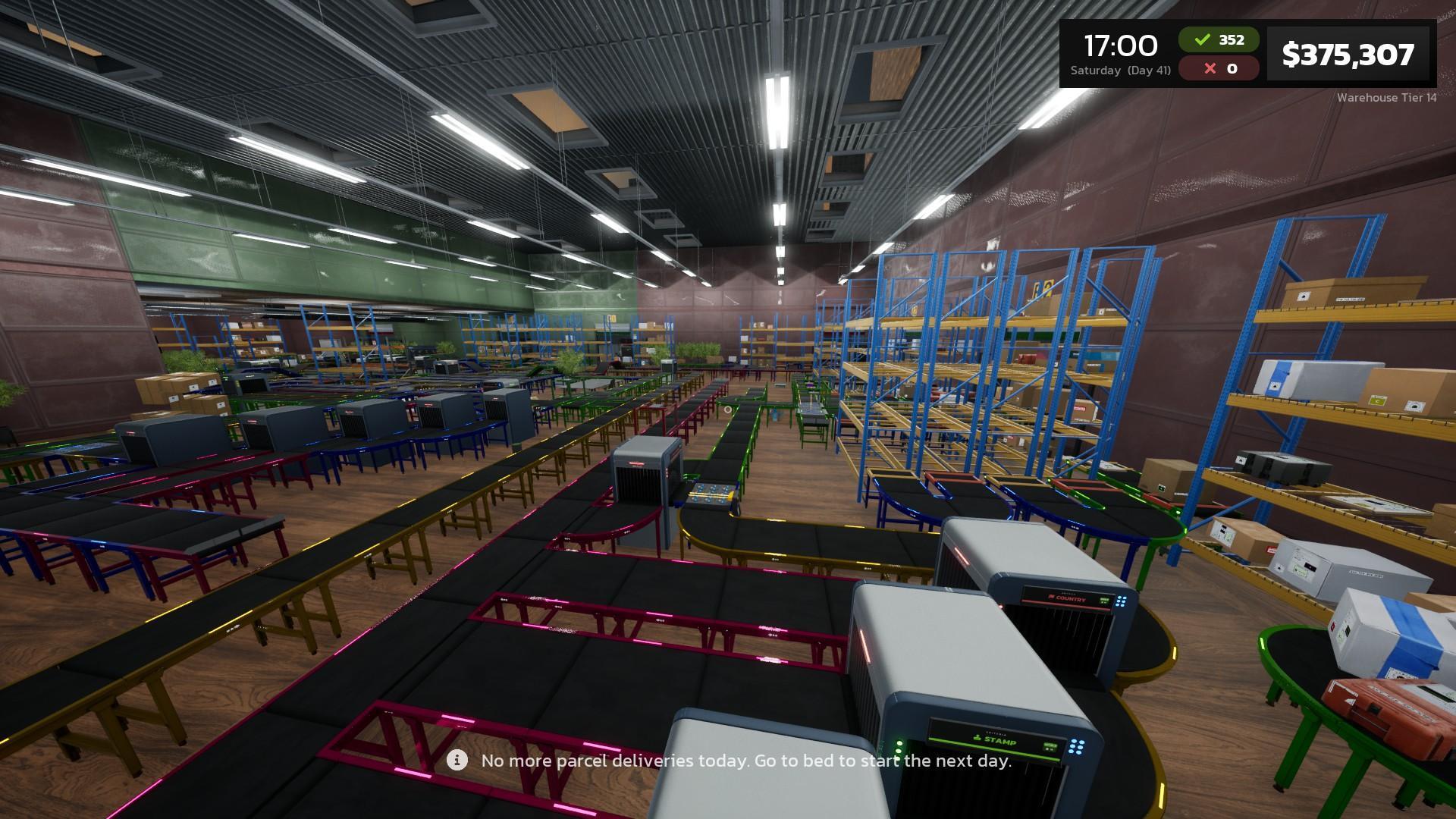The image size is (1456, 819).
Task: Toggle the red scanner light strip on the nearest machine
Action: click(x=864, y=645)
